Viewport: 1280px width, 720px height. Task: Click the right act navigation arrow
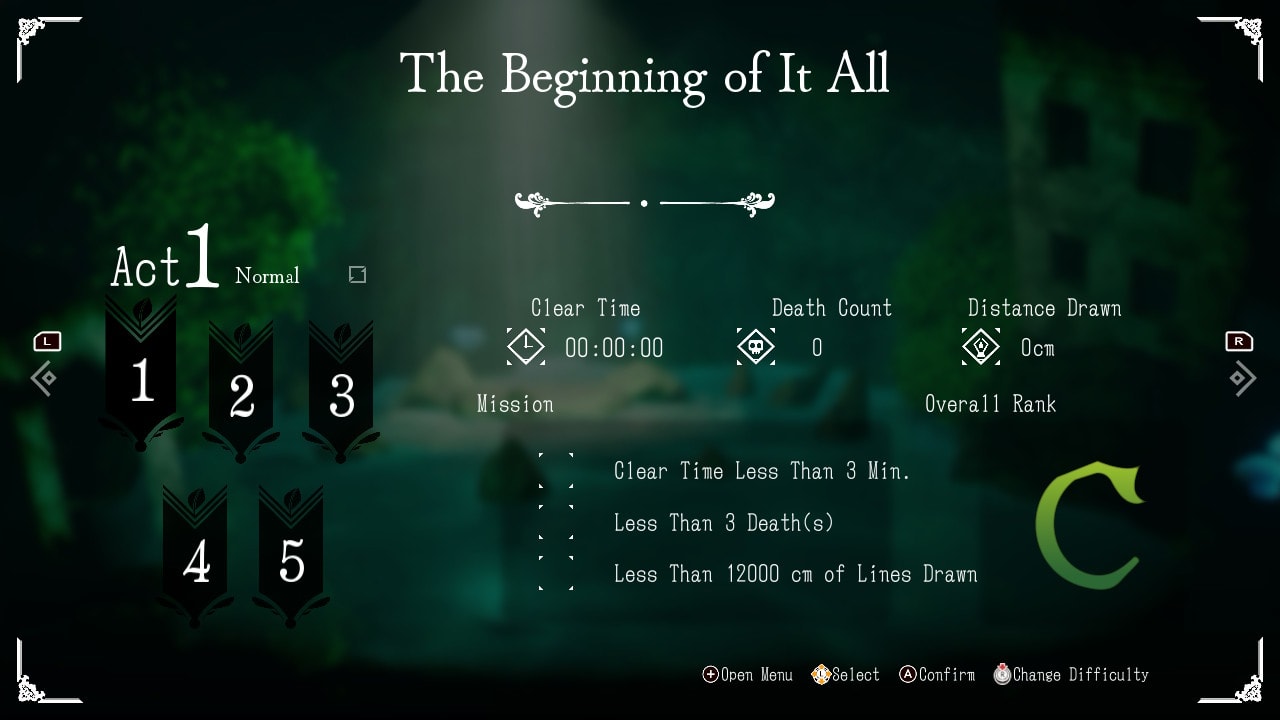(1243, 378)
